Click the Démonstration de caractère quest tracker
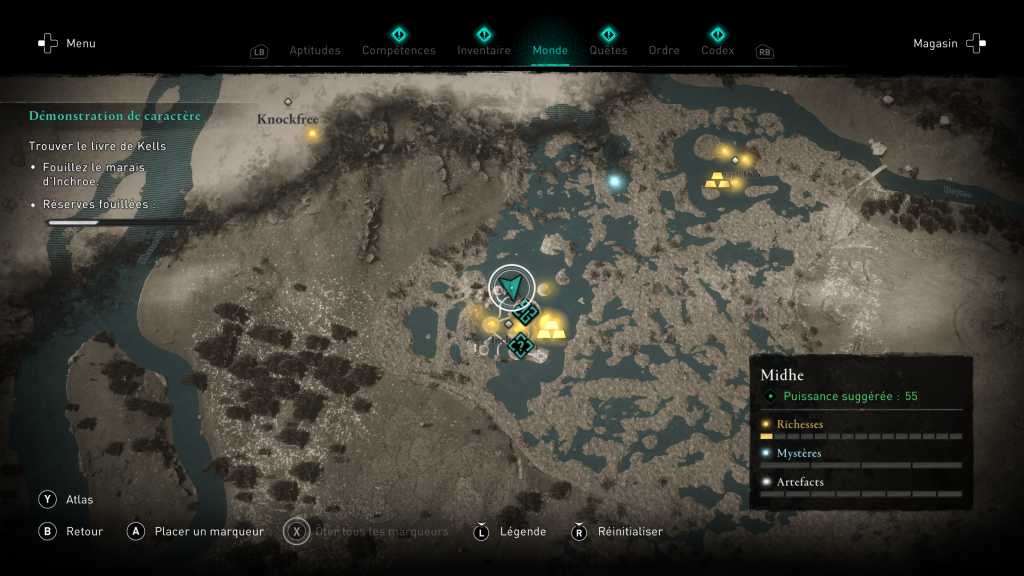1024x576 pixels. coord(115,116)
